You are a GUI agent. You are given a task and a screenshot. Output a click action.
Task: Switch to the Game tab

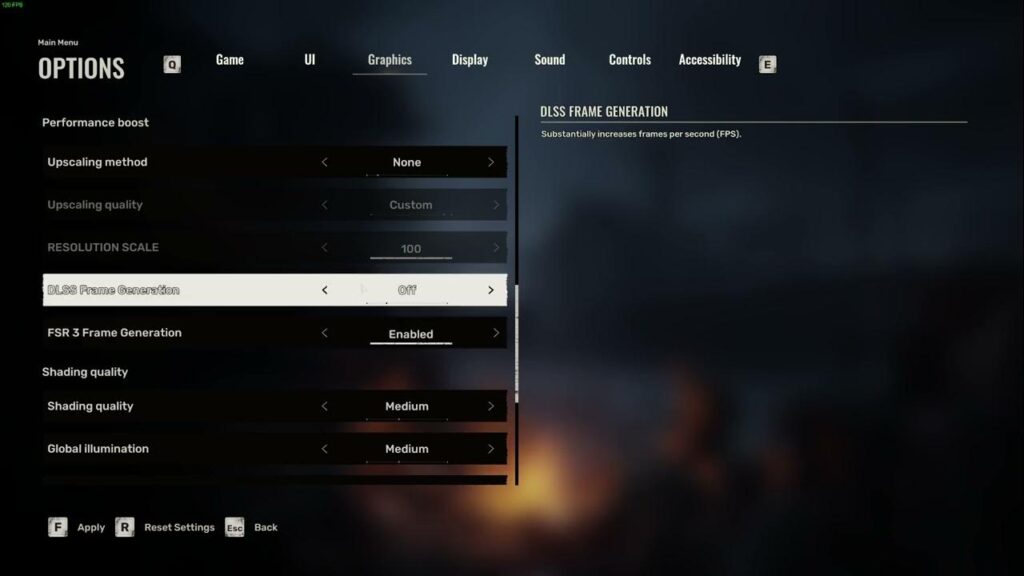[x=229, y=60]
